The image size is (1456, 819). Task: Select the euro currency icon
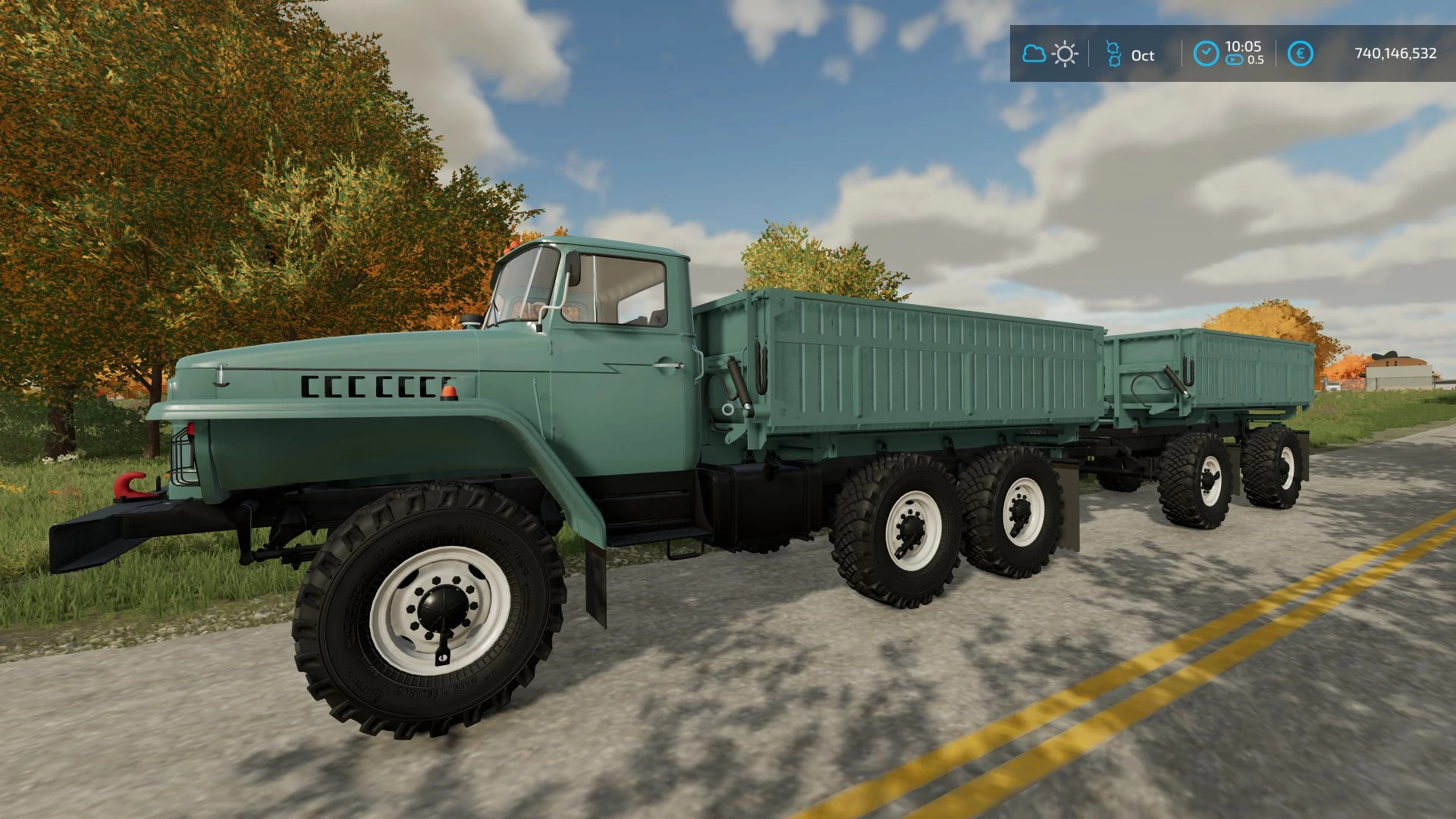click(x=1300, y=52)
